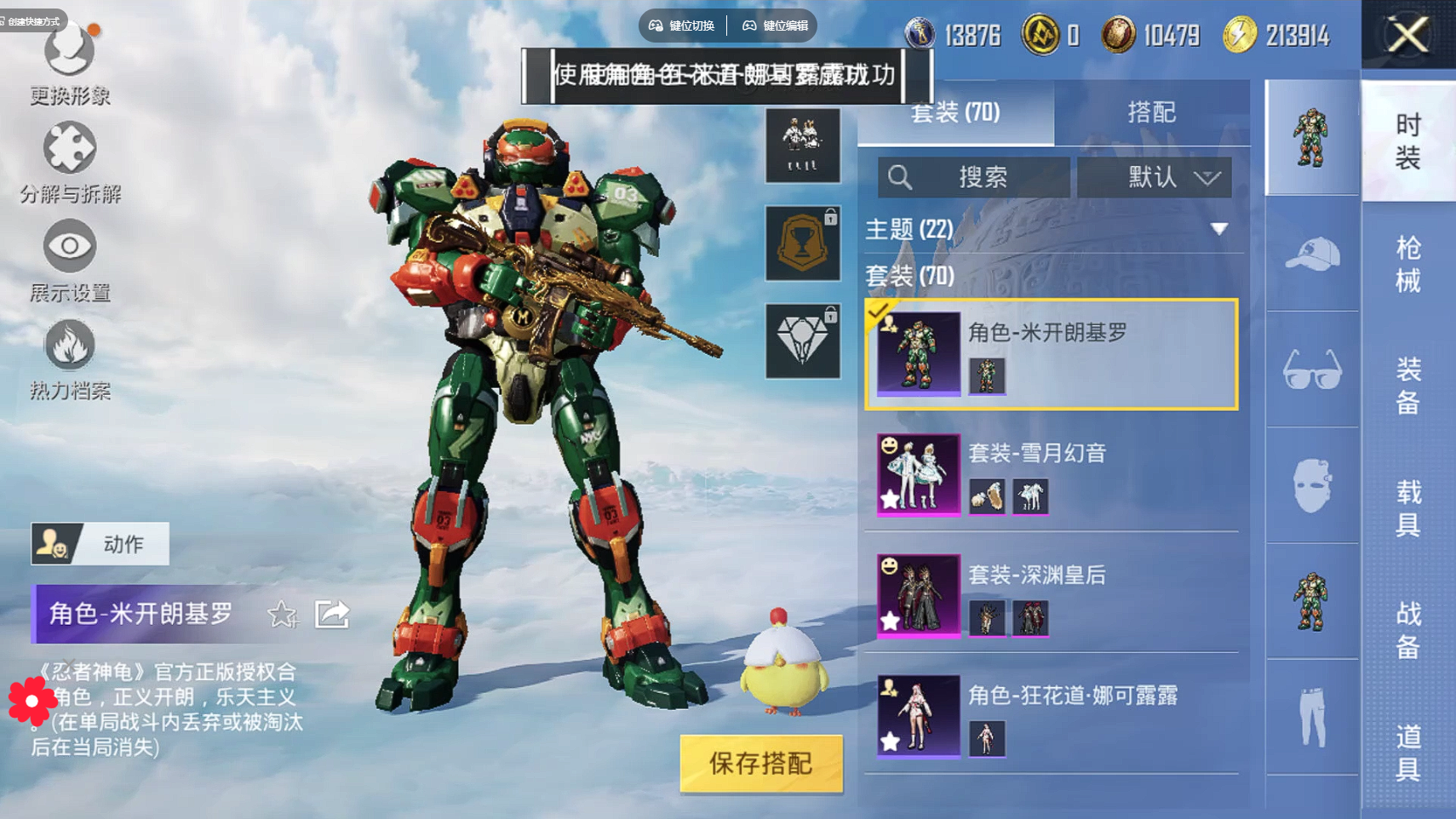1456x819 pixels.
Task: Open the 载具 vehicles category
Action: tap(1407, 507)
